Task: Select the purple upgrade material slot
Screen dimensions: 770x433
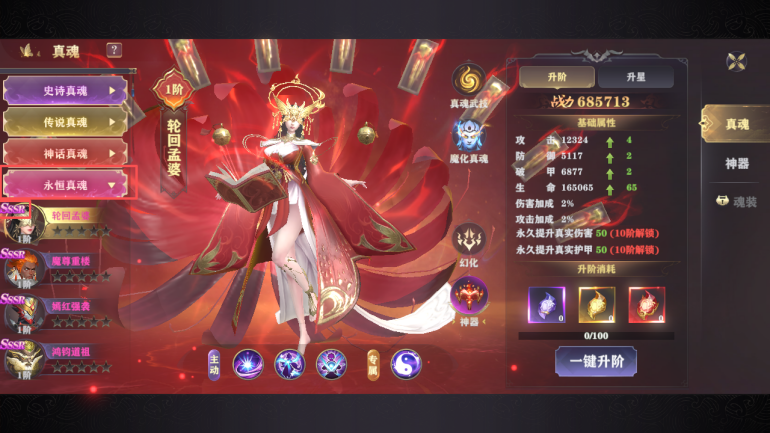Action: [546, 304]
